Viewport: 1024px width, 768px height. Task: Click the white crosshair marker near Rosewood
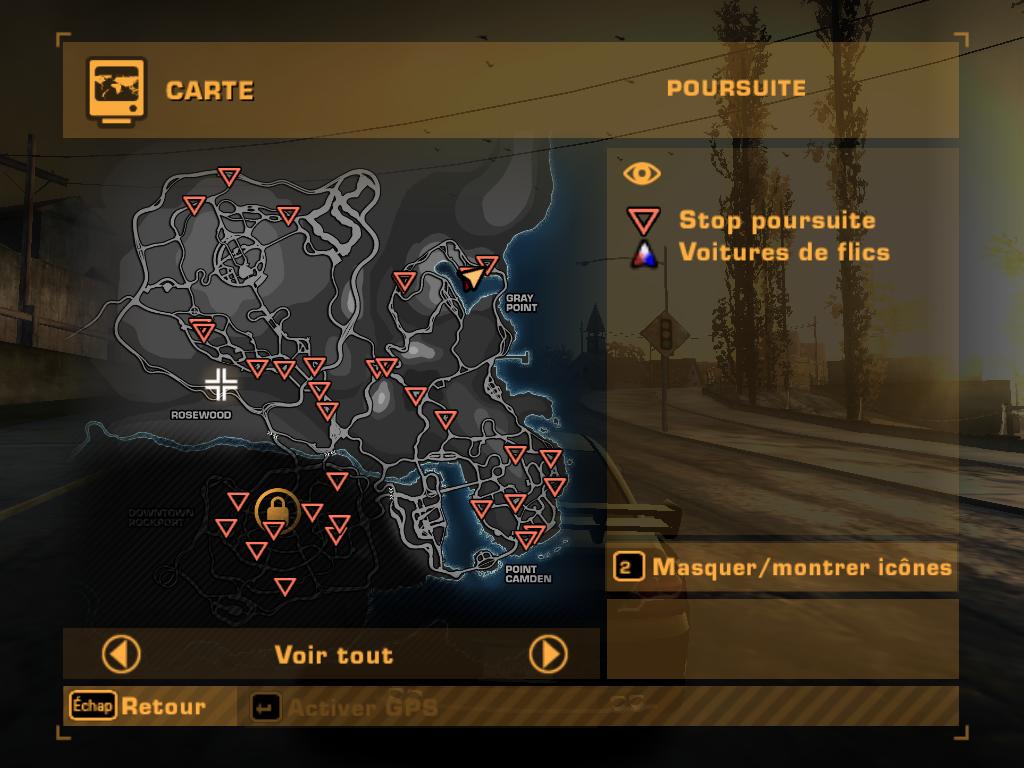[x=220, y=383]
